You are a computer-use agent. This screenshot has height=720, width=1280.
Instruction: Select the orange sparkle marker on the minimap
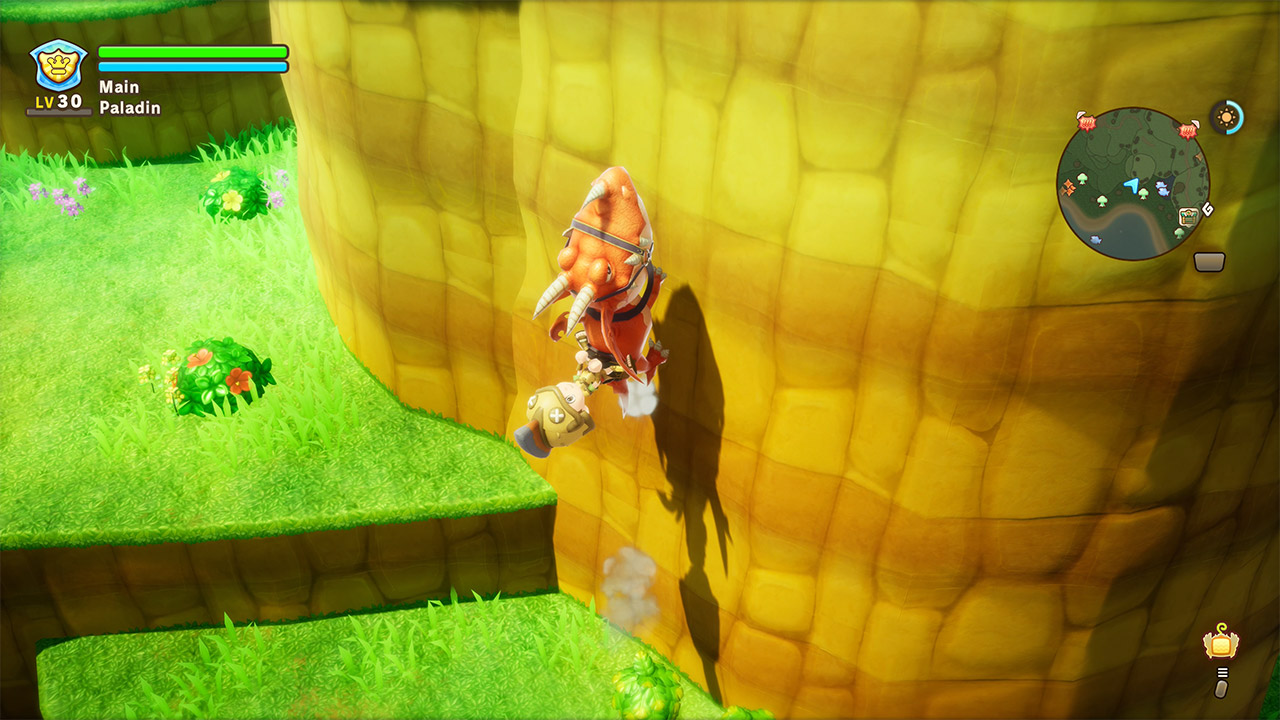coord(1069,186)
